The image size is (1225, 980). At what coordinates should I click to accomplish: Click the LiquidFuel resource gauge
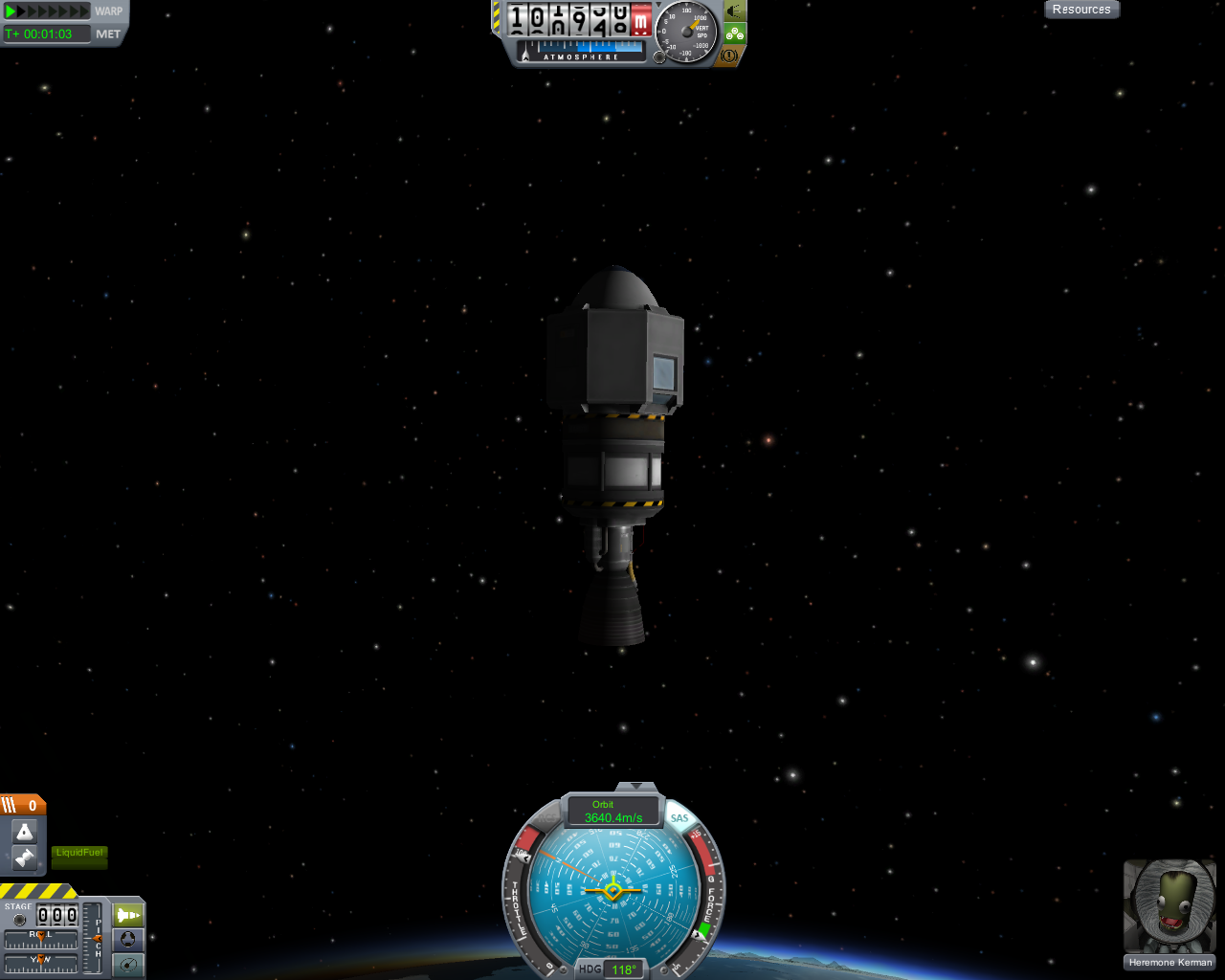(79, 856)
